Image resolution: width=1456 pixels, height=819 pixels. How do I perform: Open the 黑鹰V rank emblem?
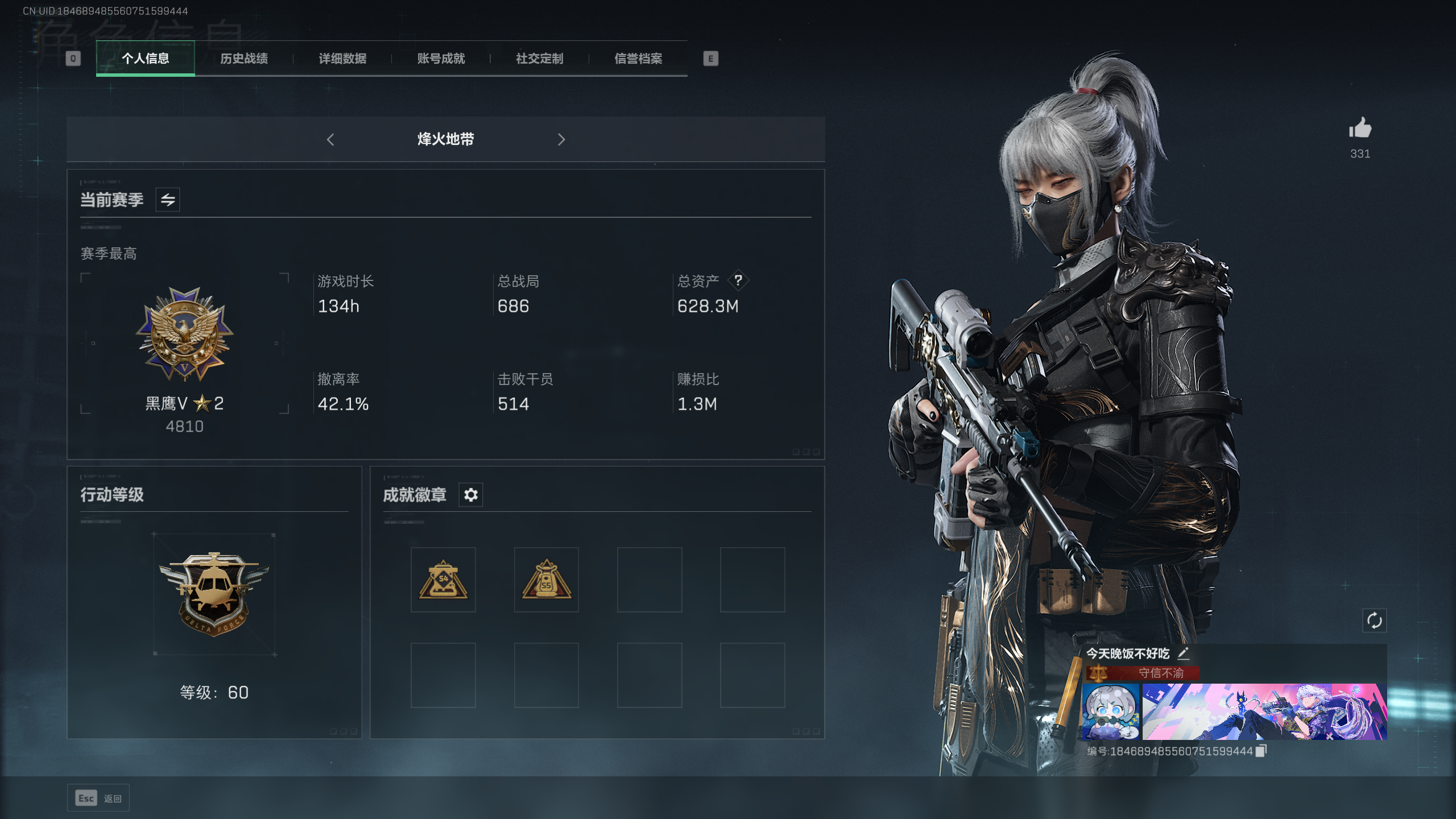click(x=184, y=334)
